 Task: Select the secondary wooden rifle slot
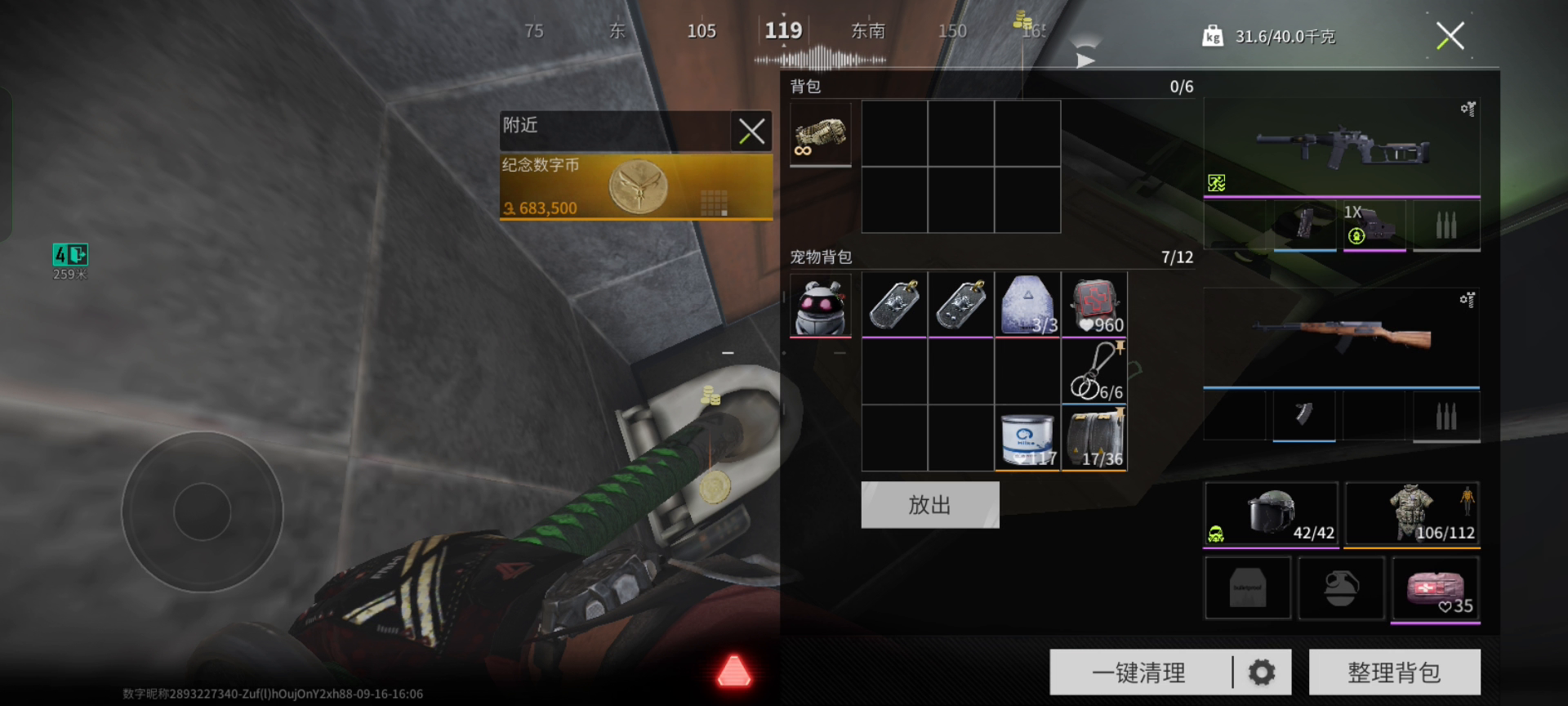1341,337
